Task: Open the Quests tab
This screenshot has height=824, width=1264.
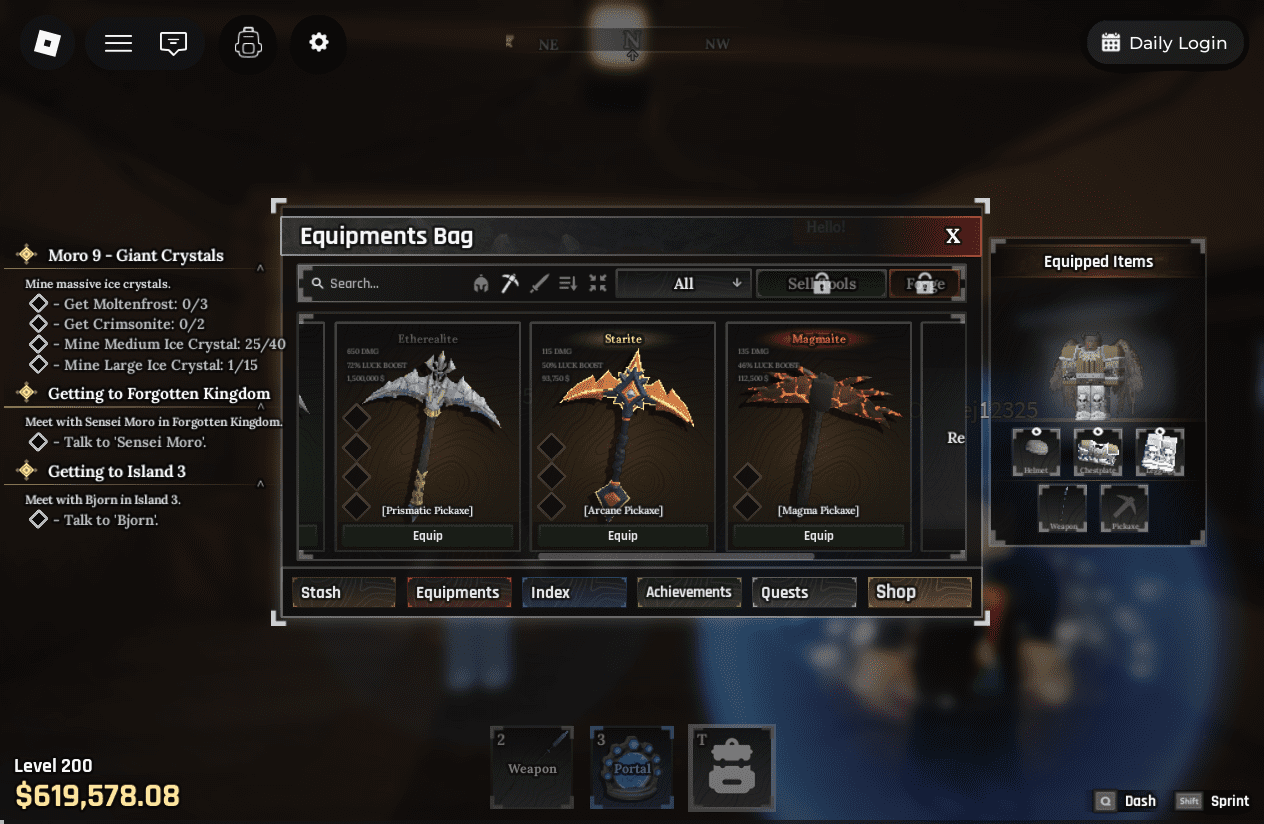Action: click(x=804, y=592)
